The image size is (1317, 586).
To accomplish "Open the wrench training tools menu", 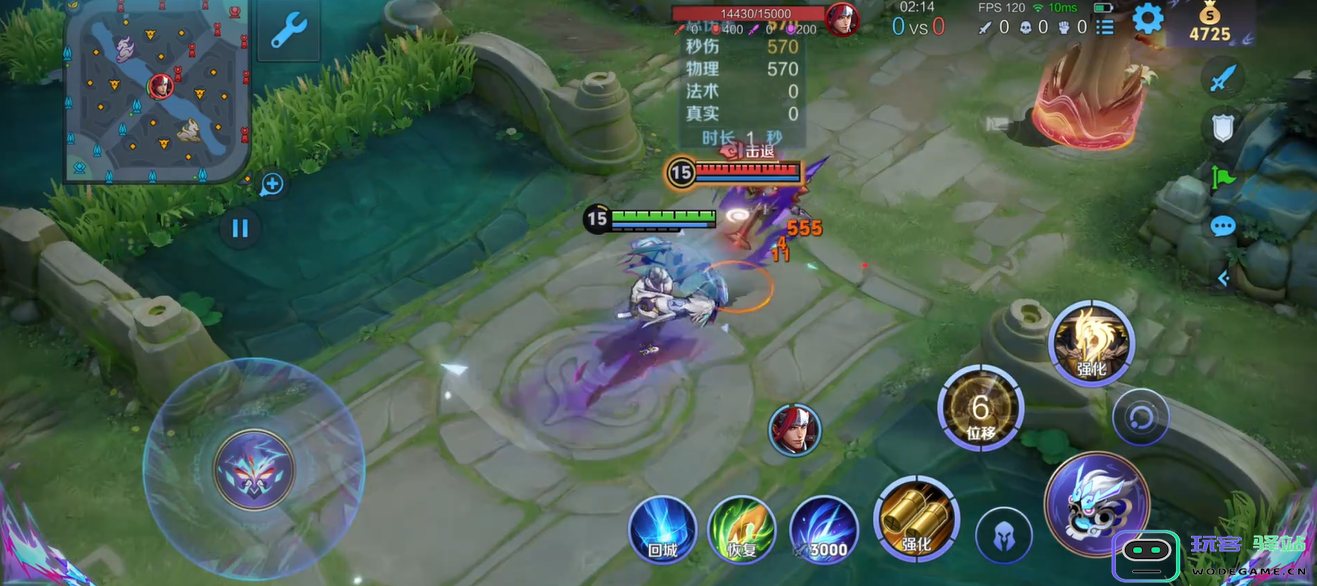I will (x=289, y=31).
